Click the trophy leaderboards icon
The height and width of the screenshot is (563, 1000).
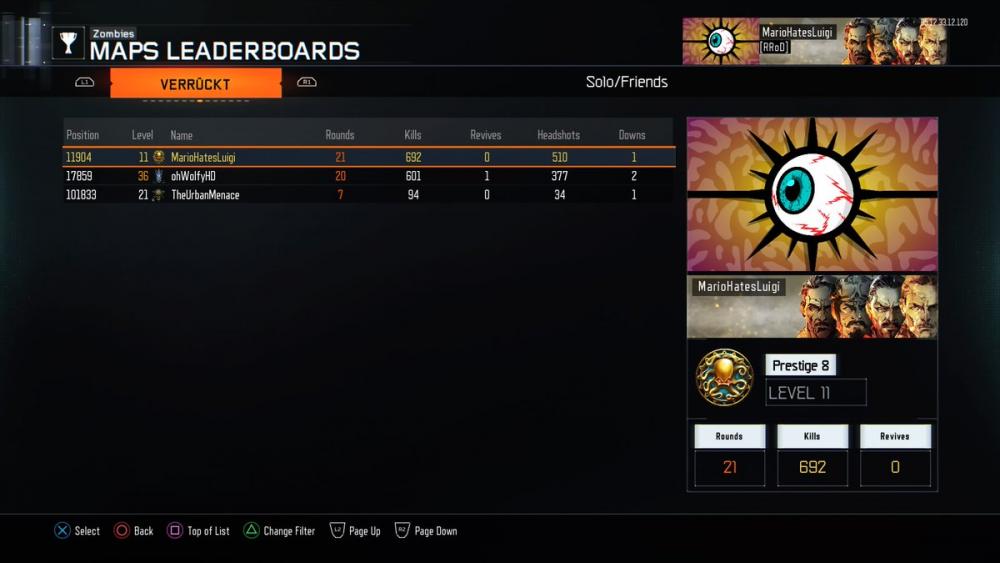[69, 43]
